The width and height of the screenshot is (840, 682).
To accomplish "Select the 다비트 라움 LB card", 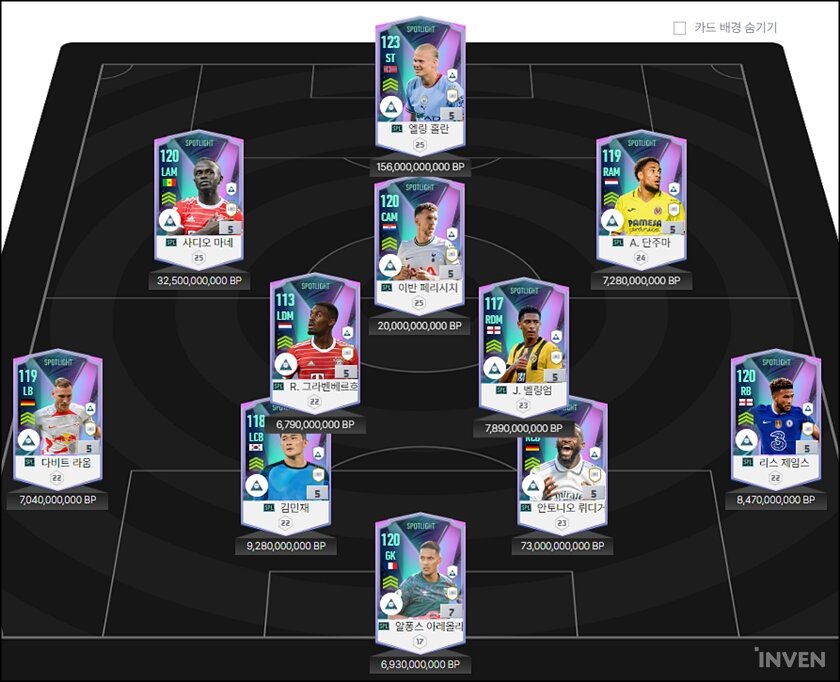I will pos(58,415).
